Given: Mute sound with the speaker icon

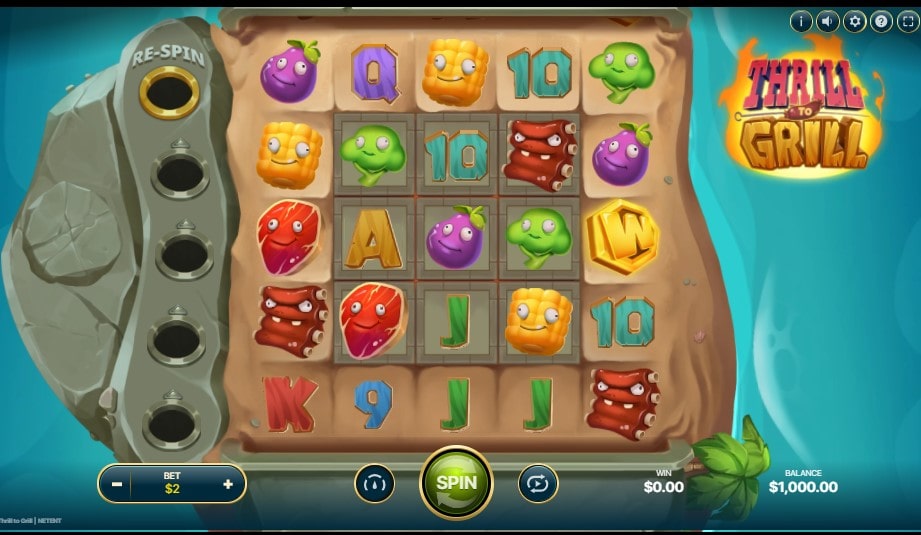Looking at the screenshot, I should [x=828, y=21].
